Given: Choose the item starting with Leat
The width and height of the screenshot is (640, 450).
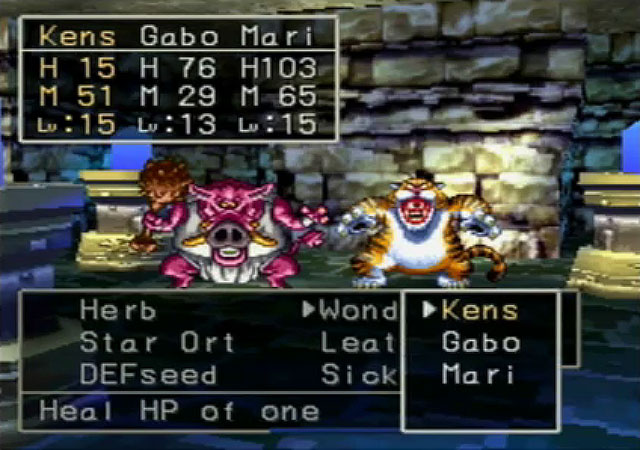Looking at the screenshot, I should 358,343.
